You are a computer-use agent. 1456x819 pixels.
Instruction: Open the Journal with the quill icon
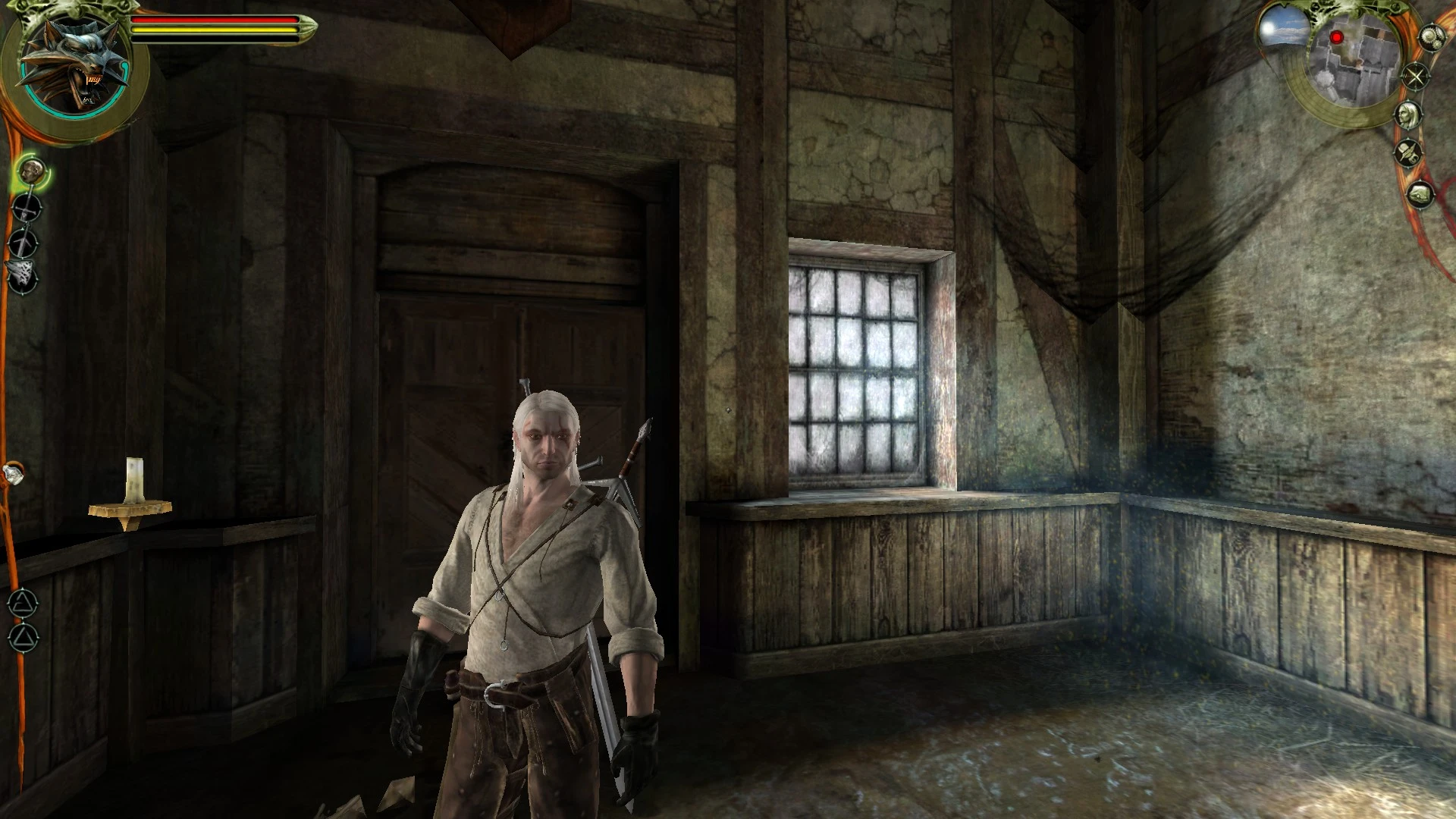1408,152
